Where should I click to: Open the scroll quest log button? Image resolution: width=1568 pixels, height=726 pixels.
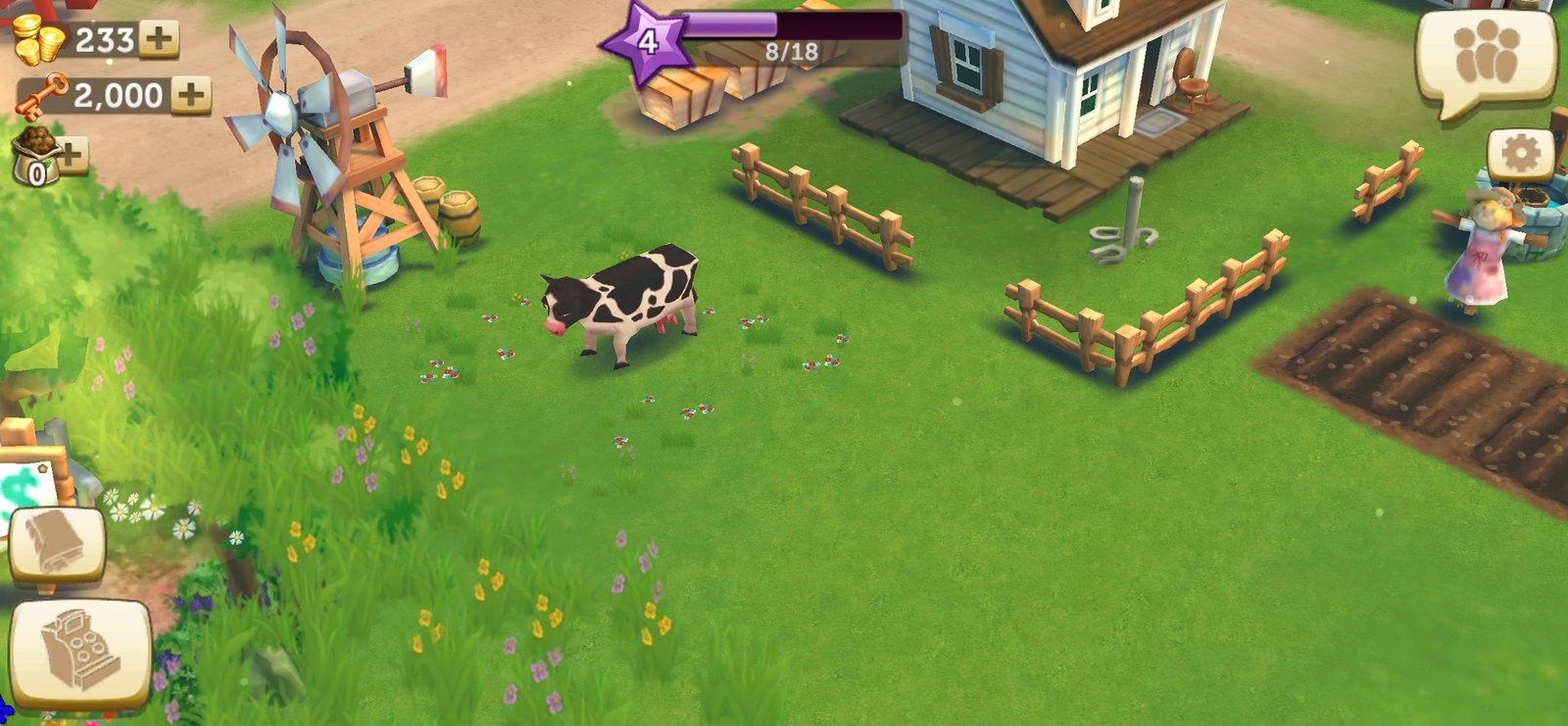pyautogui.click(x=57, y=545)
